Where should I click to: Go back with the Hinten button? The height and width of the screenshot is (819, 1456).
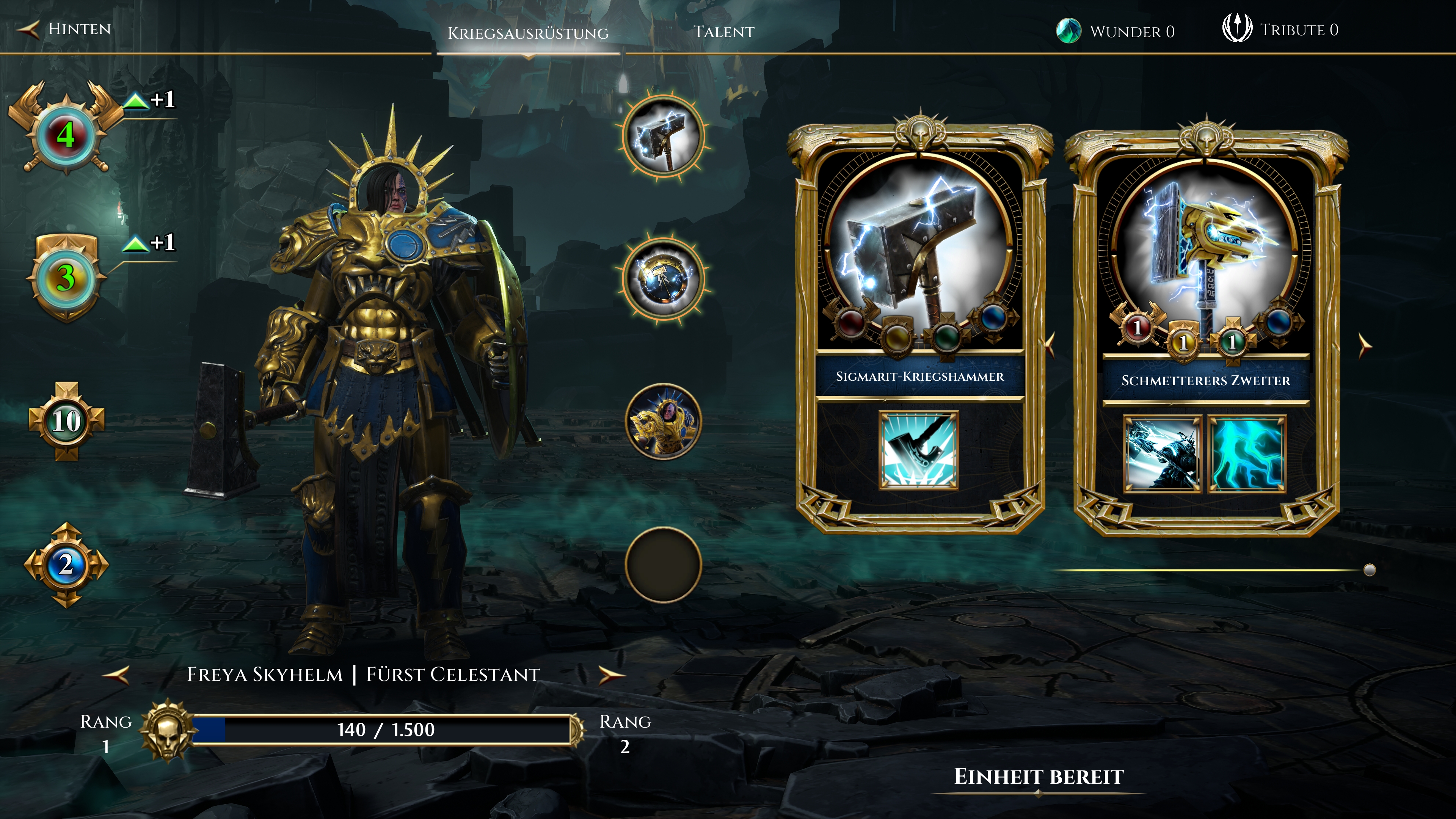(x=65, y=29)
